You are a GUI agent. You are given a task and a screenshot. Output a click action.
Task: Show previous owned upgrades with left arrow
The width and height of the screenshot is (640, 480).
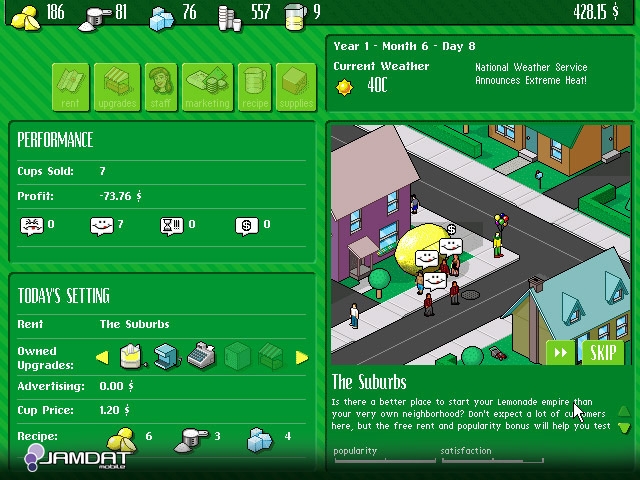click(x=102, y=358)
